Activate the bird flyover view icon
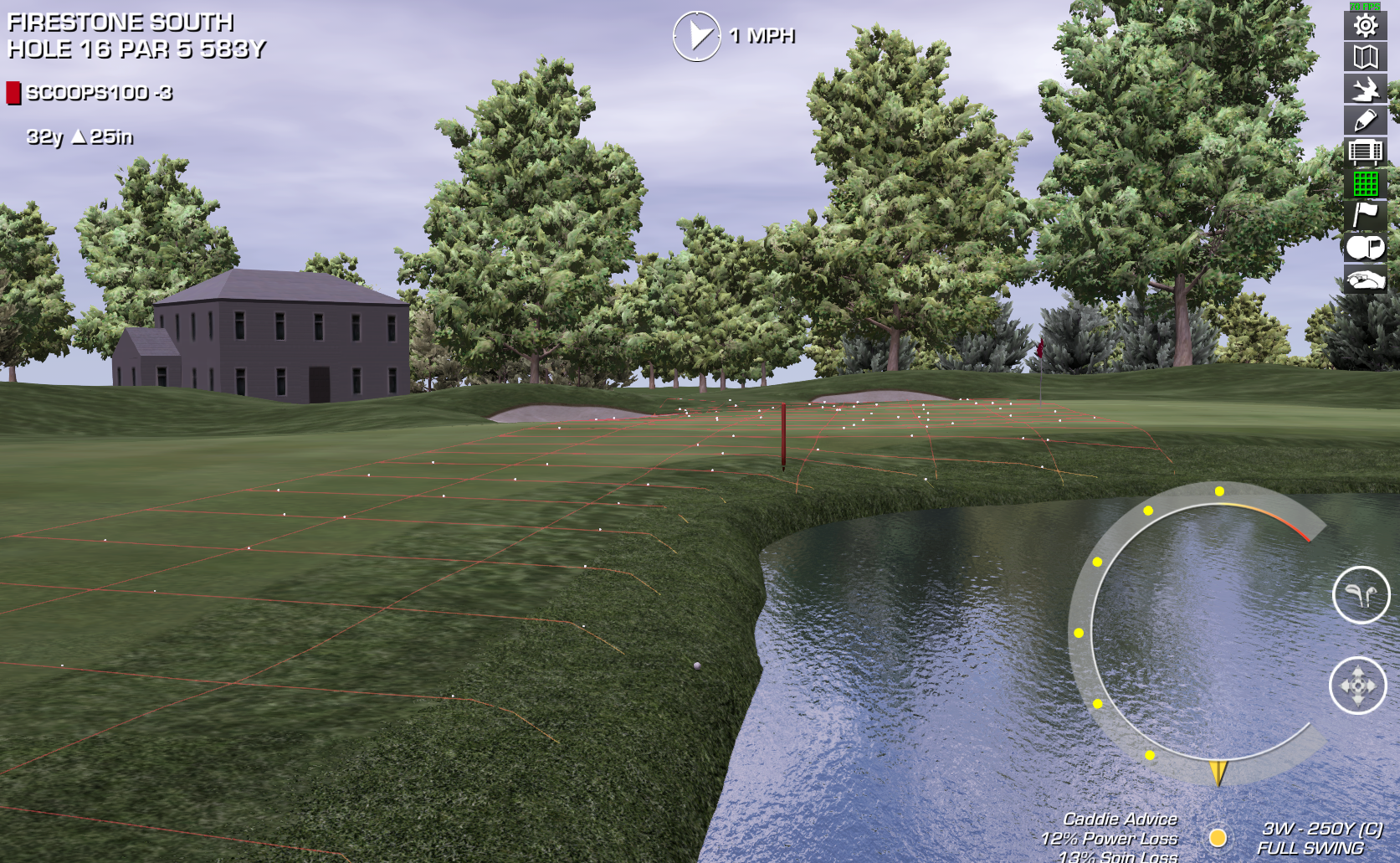 [x=1365, y=89]
